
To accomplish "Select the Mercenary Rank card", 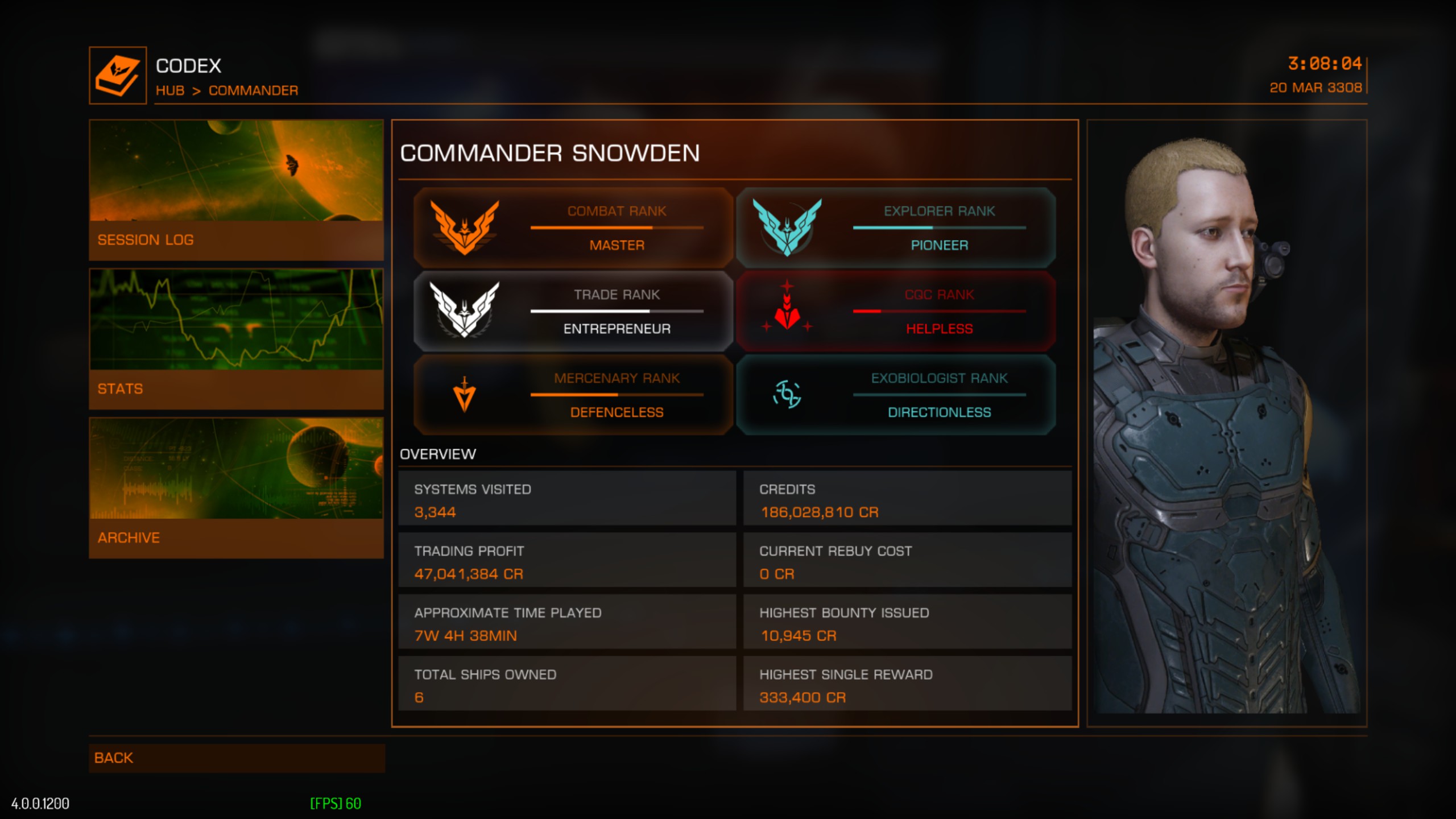I will 573,395.
